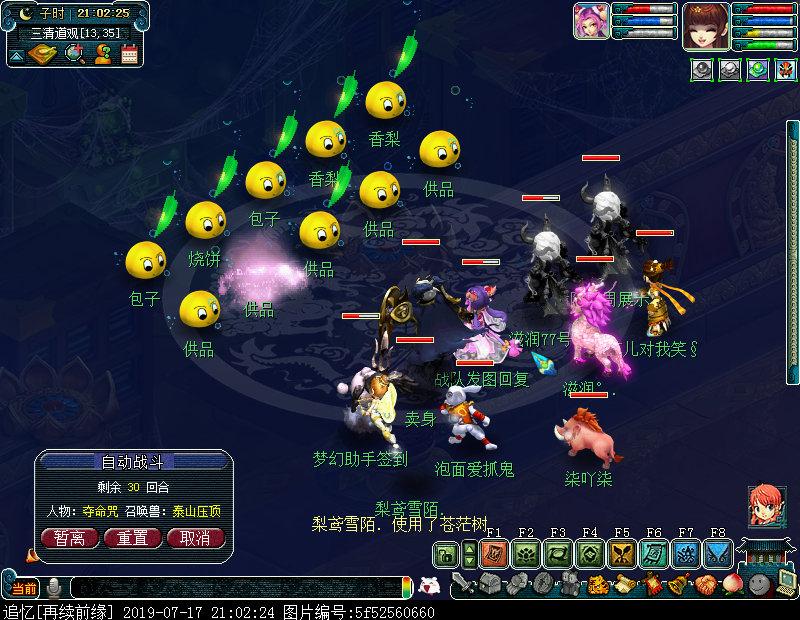Activate the F1 orange skill shortcut
The image size is (800, 620).
coord(492,553)
